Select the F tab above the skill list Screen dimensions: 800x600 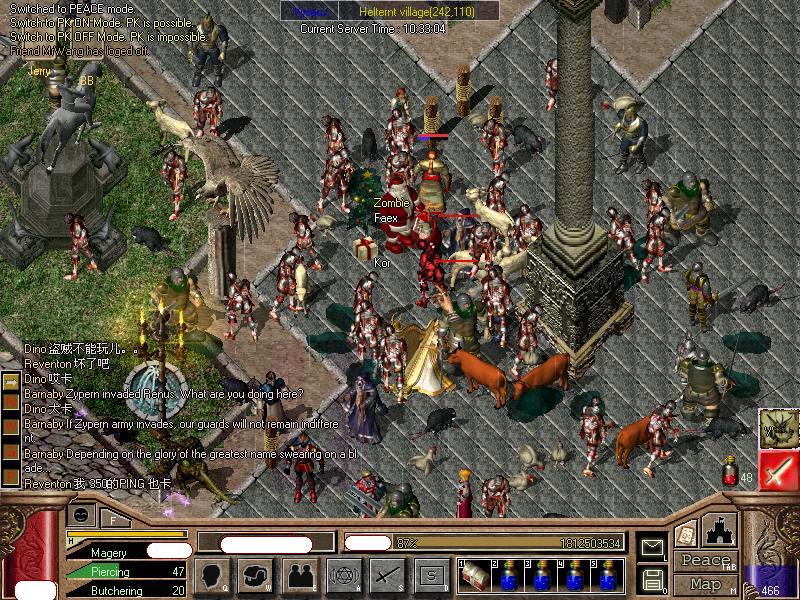pyautogui.click(x=113, y=519)
